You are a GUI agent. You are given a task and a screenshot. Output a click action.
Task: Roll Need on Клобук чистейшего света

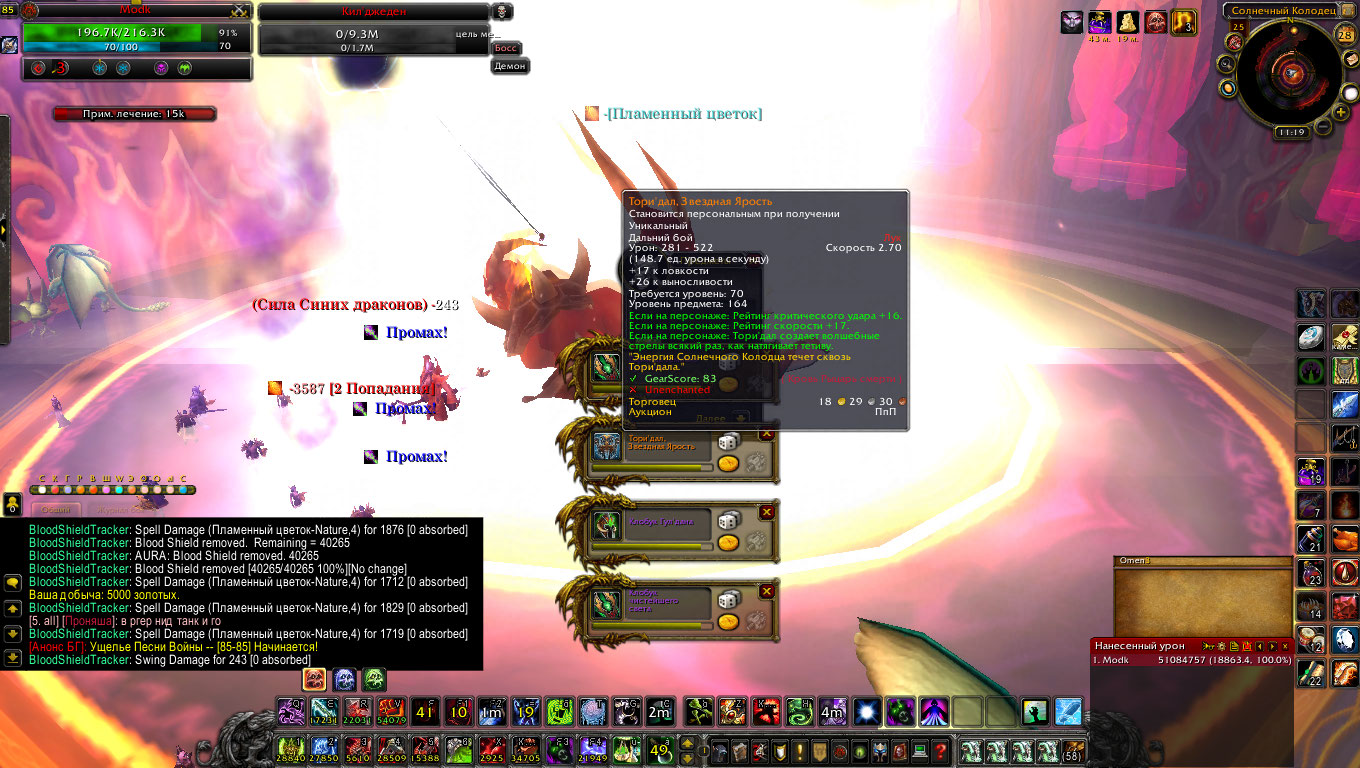coord(728,599)
